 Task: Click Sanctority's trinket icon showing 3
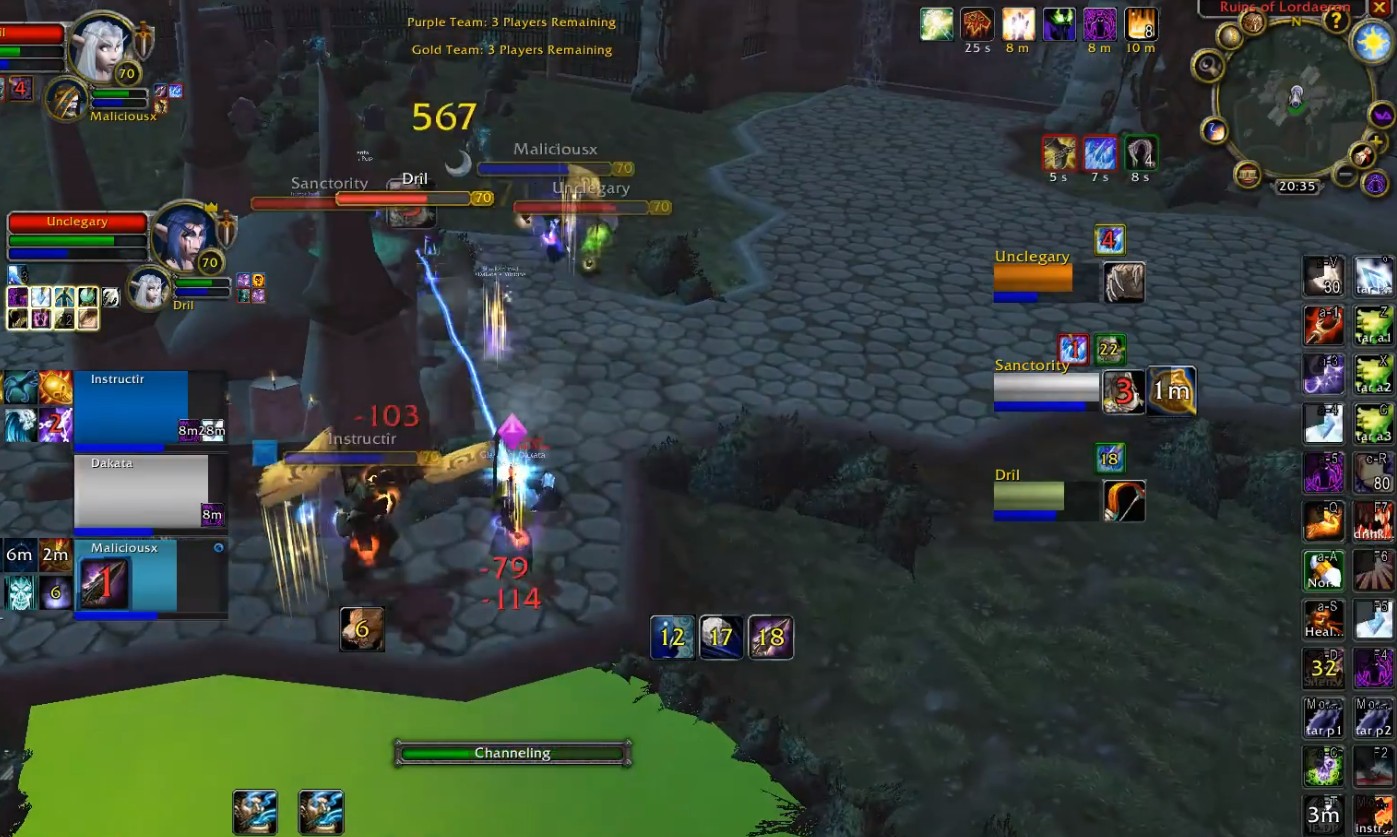(x=1123, y=392)
